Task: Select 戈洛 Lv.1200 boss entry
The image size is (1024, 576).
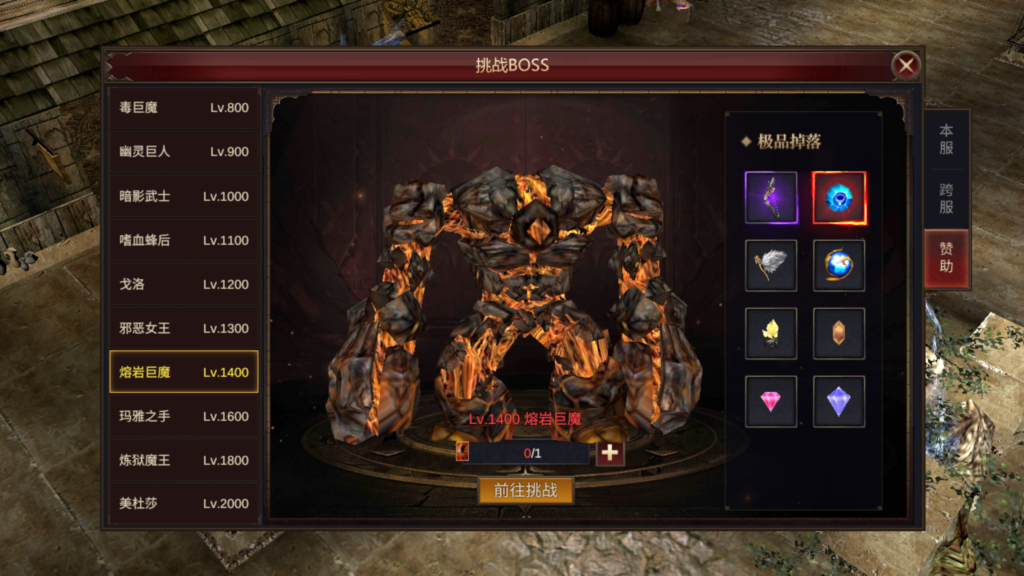Action: point(183,284)
